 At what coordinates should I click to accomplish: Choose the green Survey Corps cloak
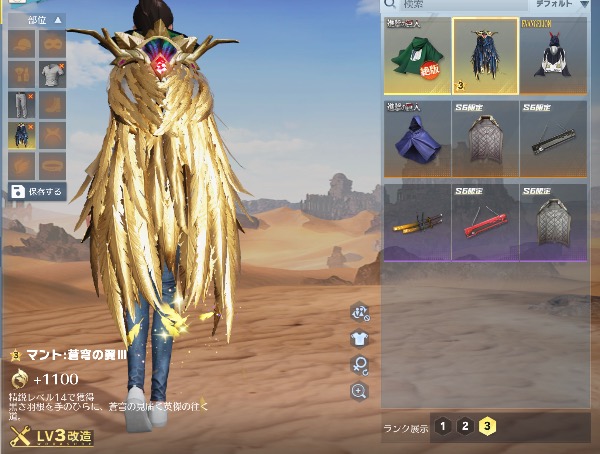416,56
